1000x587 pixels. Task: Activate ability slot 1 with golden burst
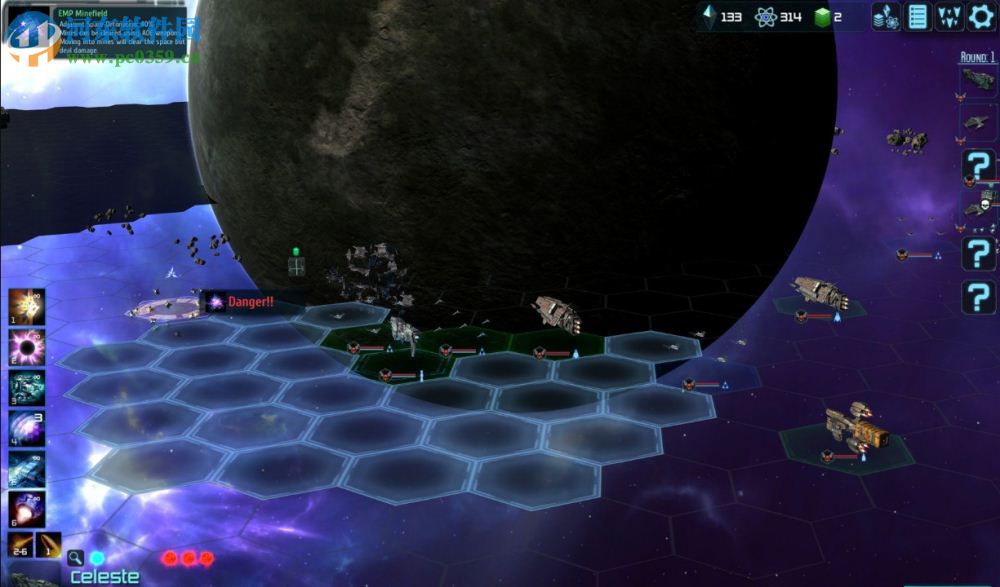coord(26,306)
